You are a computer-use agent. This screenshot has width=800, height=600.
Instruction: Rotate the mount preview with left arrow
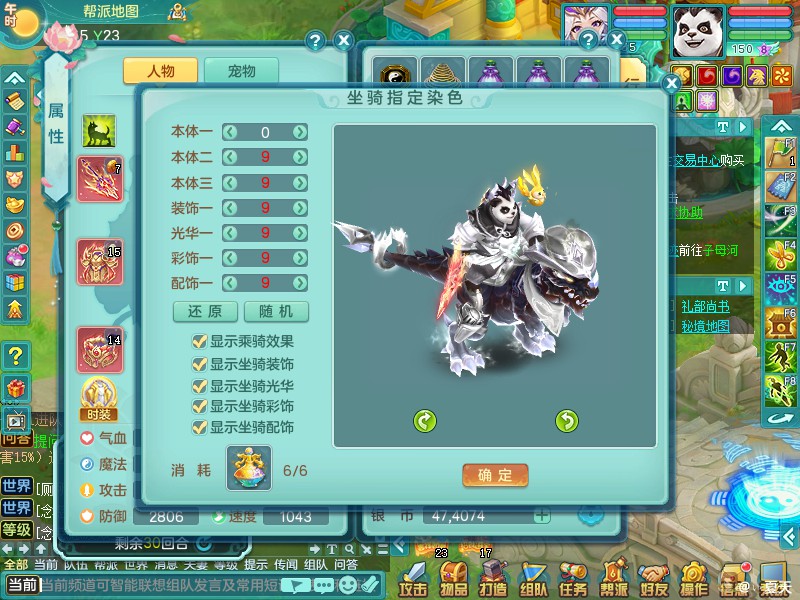point(425,421)
